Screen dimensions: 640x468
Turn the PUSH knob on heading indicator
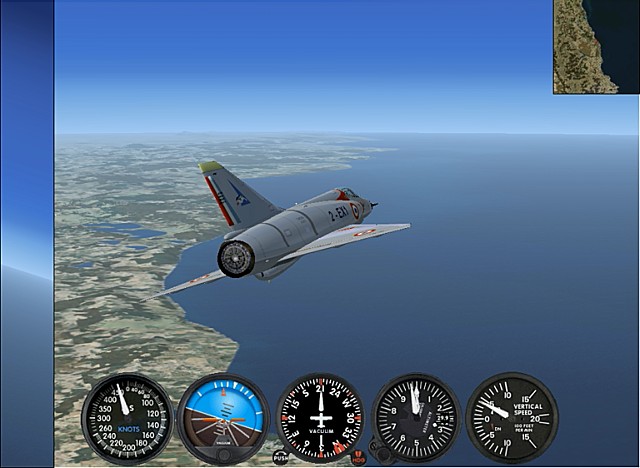pos(281,457)
